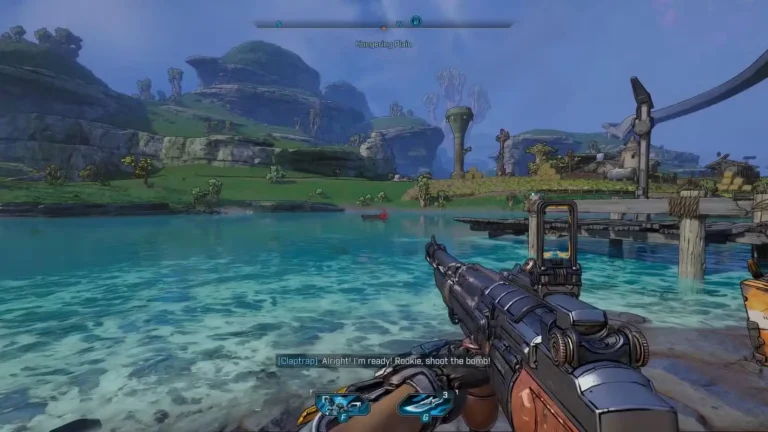Click the round objective marker on the compass

coord(415,20)
